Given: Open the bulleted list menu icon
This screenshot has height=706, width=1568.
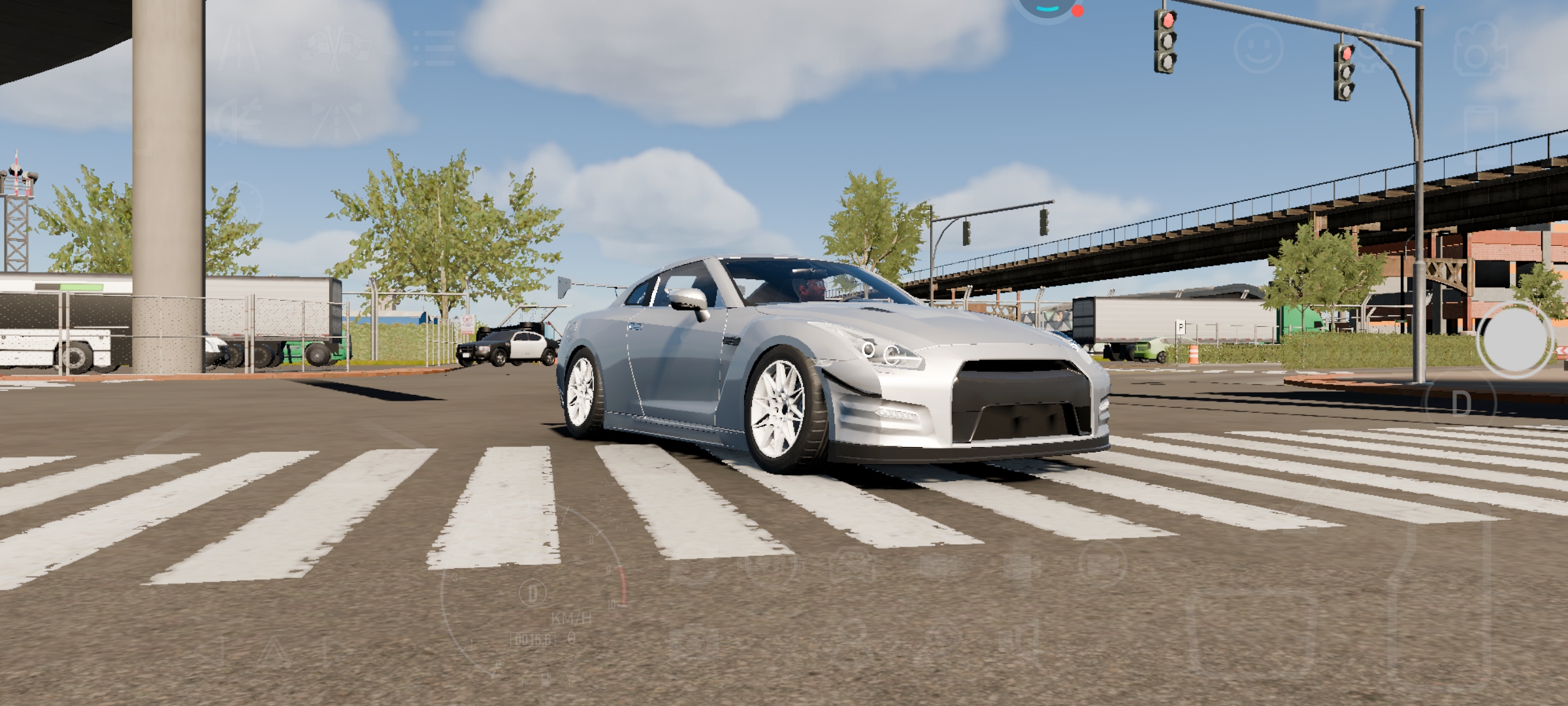Looking at the screenshot, I should click(x=434, y=47).
